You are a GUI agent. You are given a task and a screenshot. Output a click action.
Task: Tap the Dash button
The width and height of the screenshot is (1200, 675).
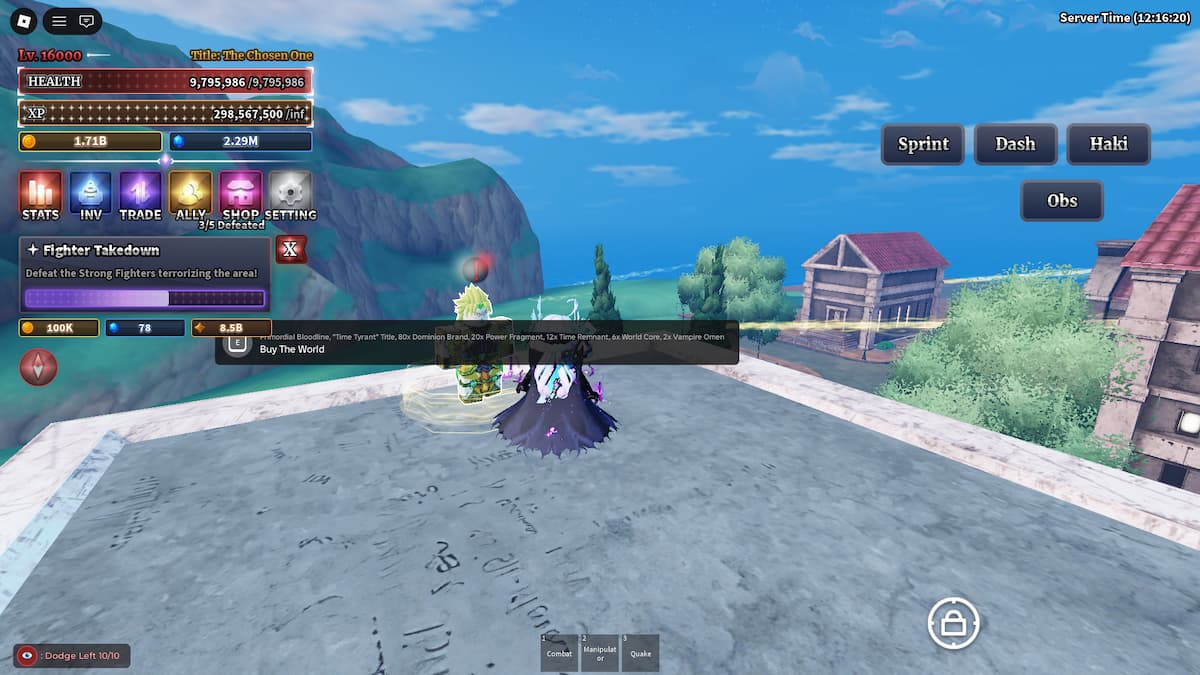point(1015,144)
